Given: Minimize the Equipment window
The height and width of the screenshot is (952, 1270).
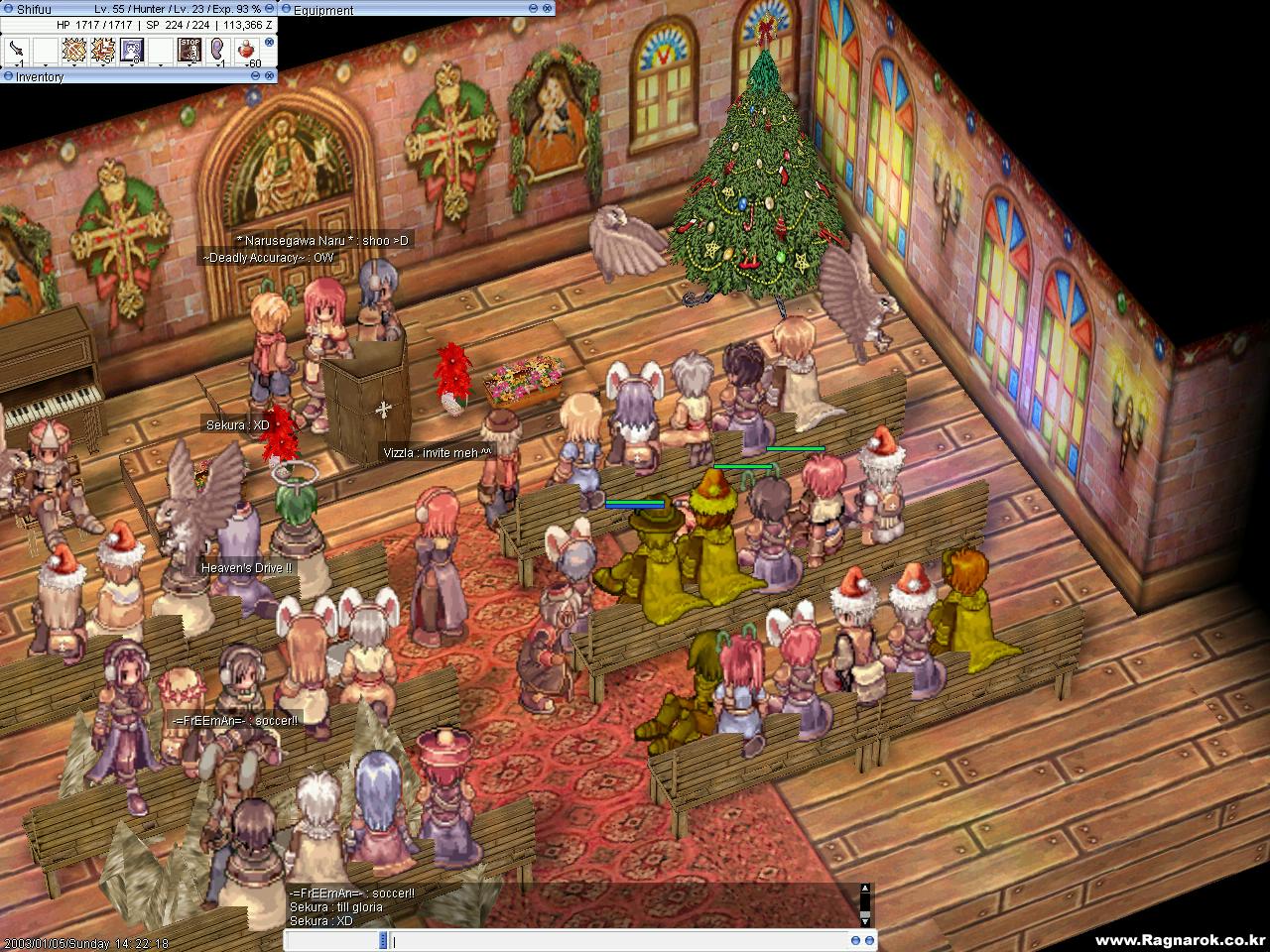Looking at the screenshot, I should pos(532,9).
